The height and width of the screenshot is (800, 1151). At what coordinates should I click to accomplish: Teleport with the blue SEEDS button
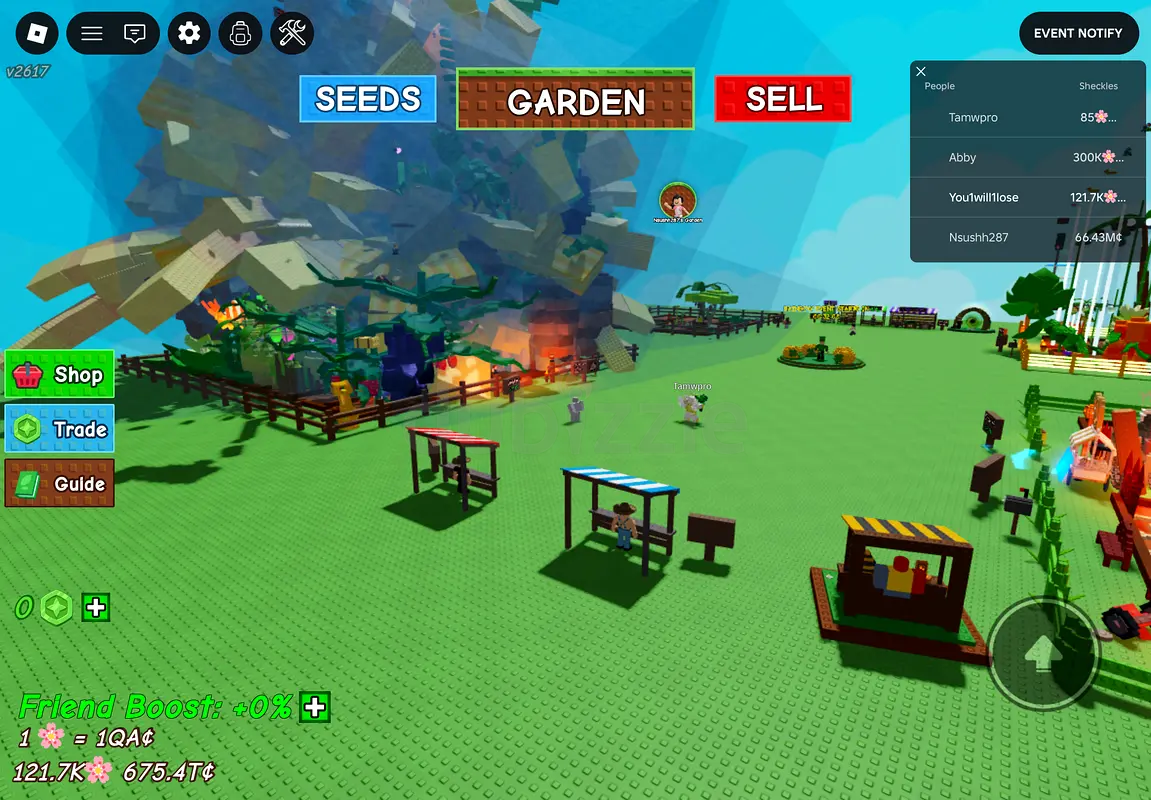pyautogui.click(x=368, y=99)
